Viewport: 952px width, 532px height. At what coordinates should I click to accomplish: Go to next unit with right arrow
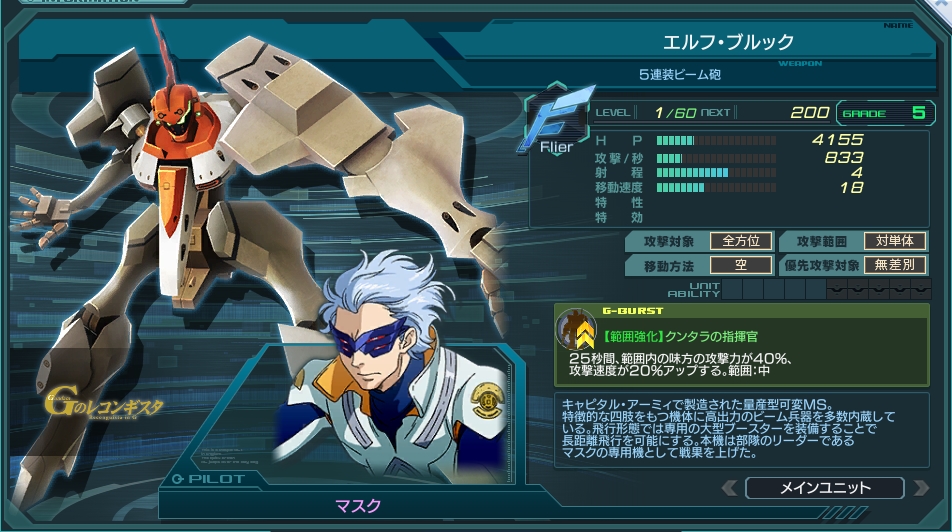919,488
